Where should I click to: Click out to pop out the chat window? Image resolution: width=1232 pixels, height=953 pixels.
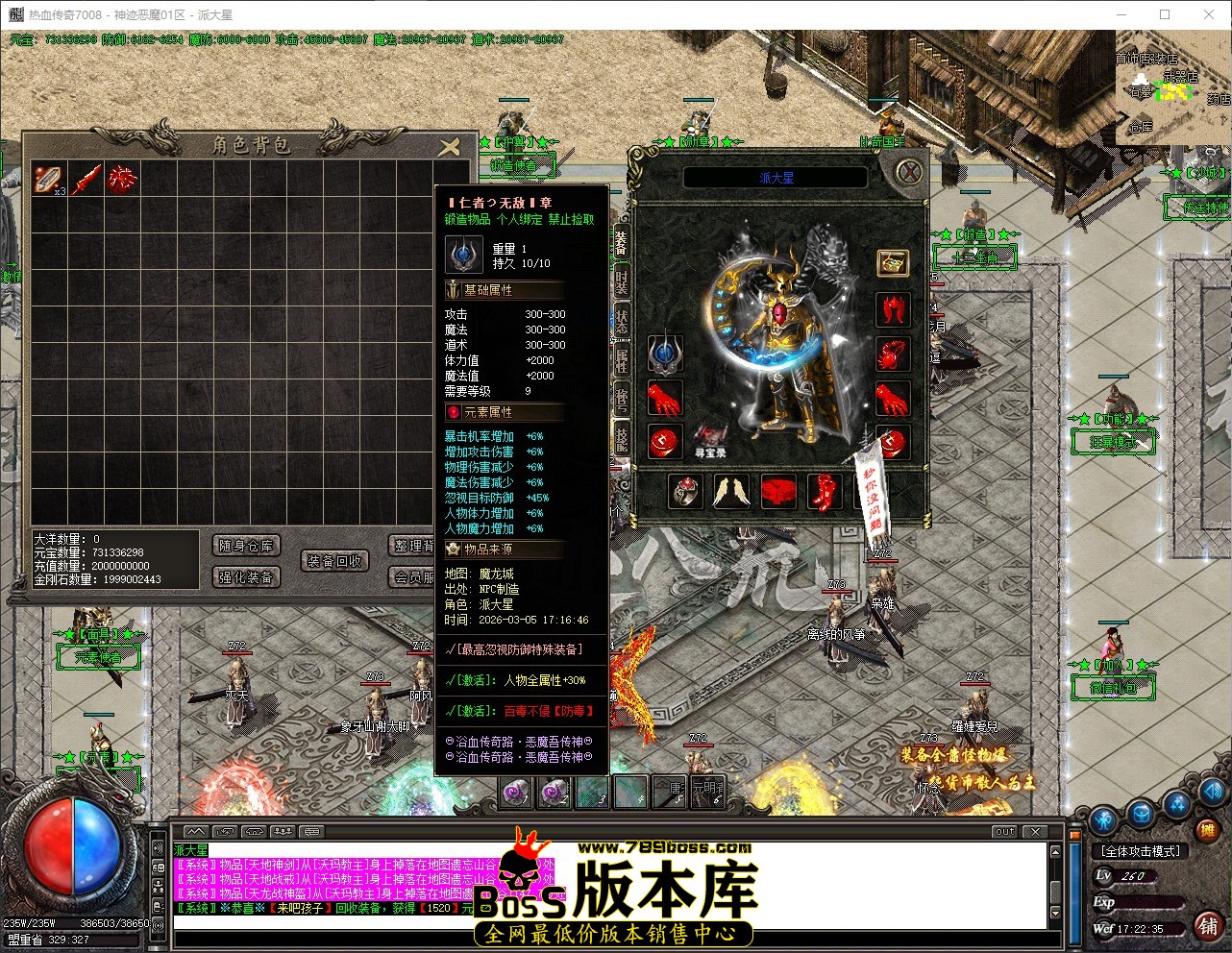click(x=1003, y=832)
